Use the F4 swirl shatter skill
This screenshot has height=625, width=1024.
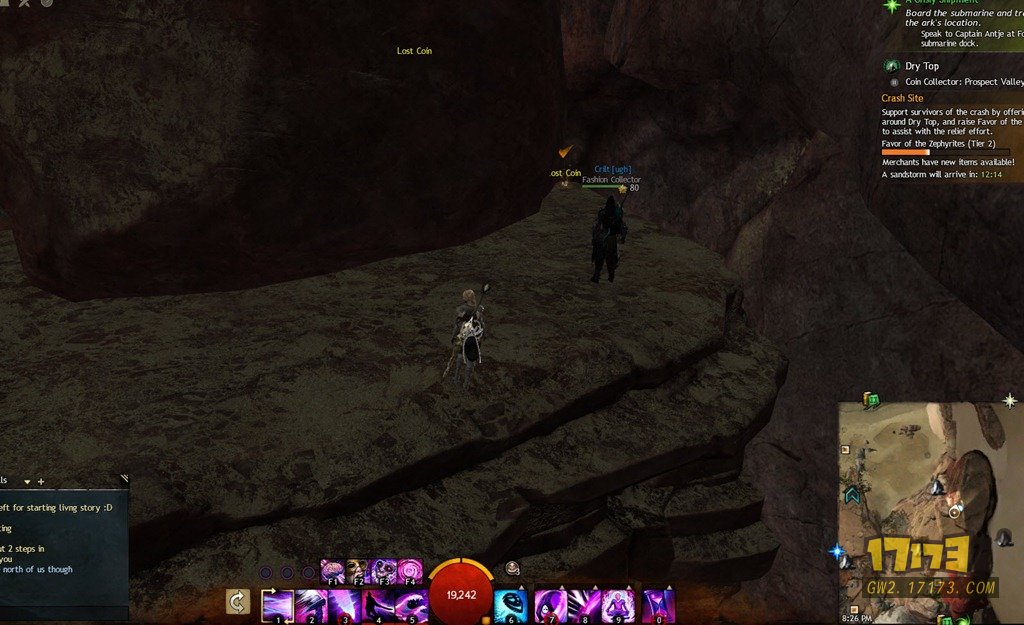pos(410,571)
